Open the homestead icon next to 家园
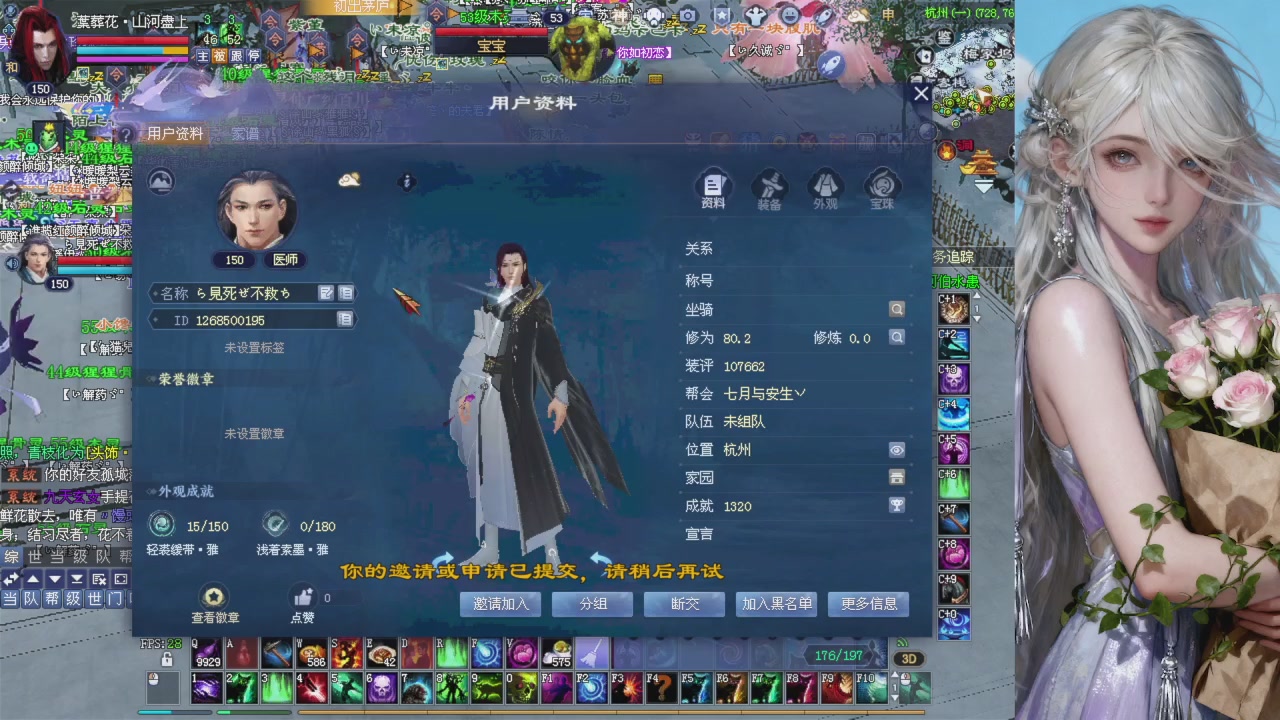The image size is (1280, 720). (x=896, y=478)
